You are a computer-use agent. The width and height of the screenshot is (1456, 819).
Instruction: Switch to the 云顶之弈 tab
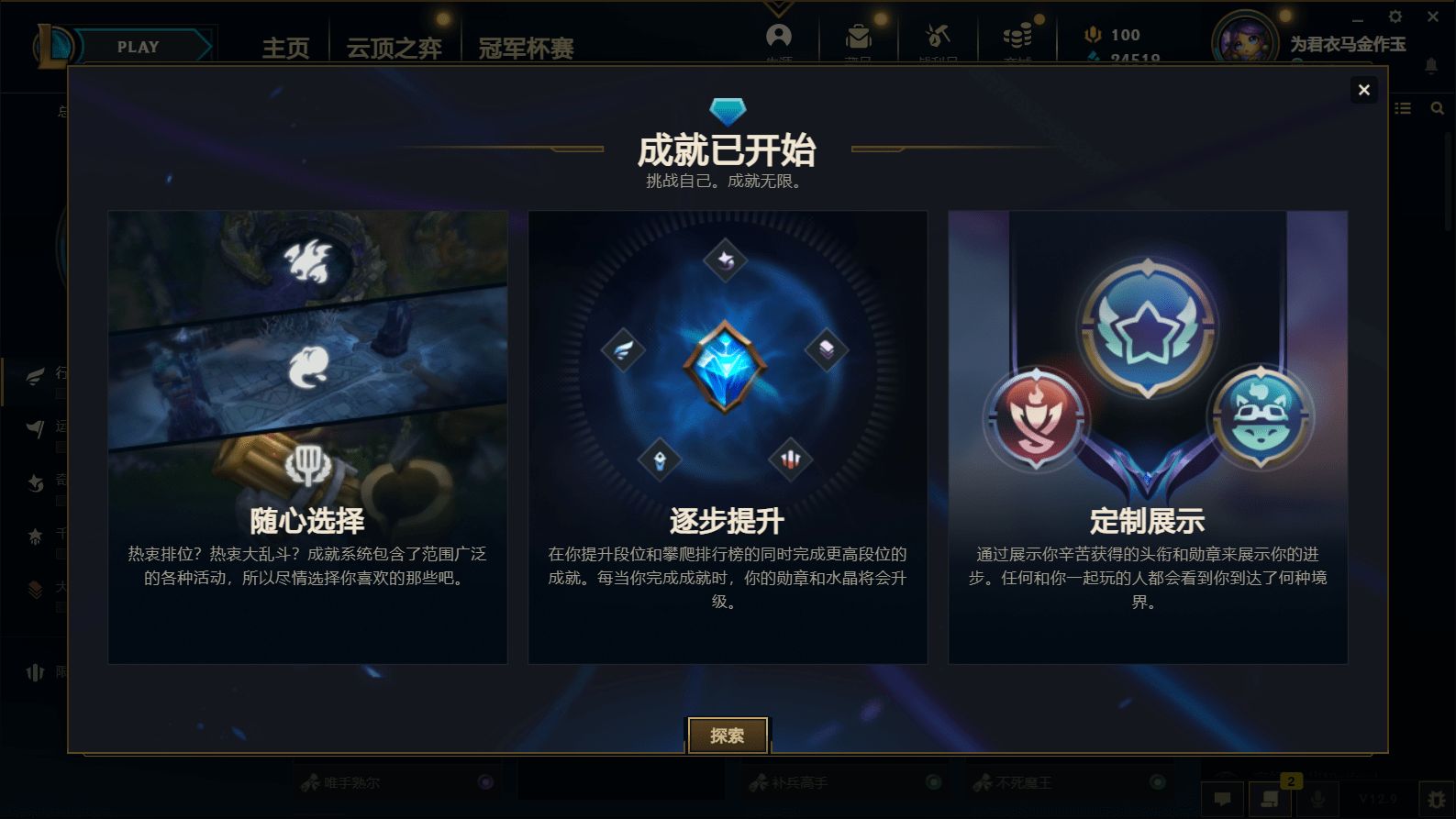coord(394,47)
